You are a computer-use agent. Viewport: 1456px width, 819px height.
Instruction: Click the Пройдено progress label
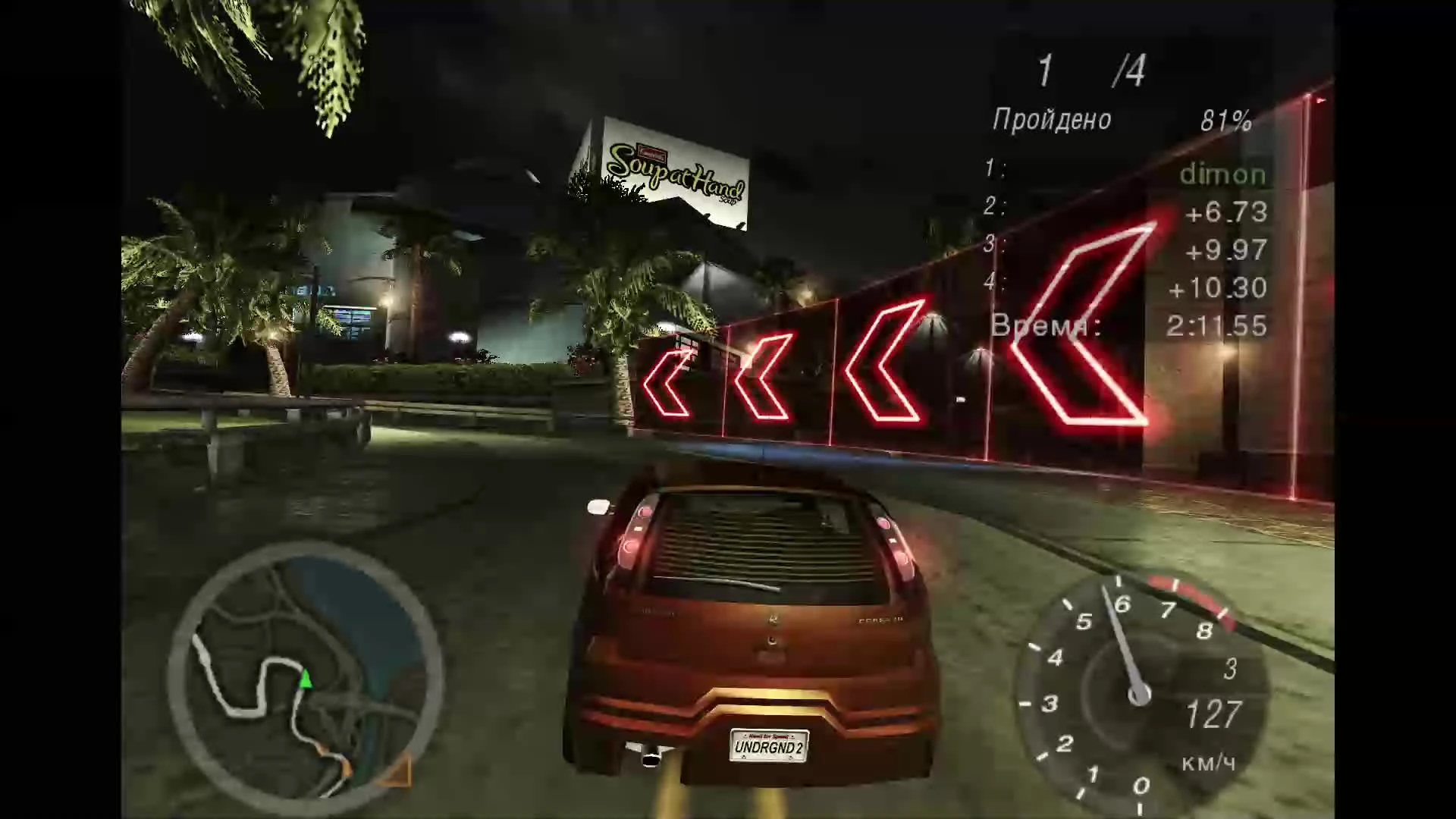click(1053, 119)
